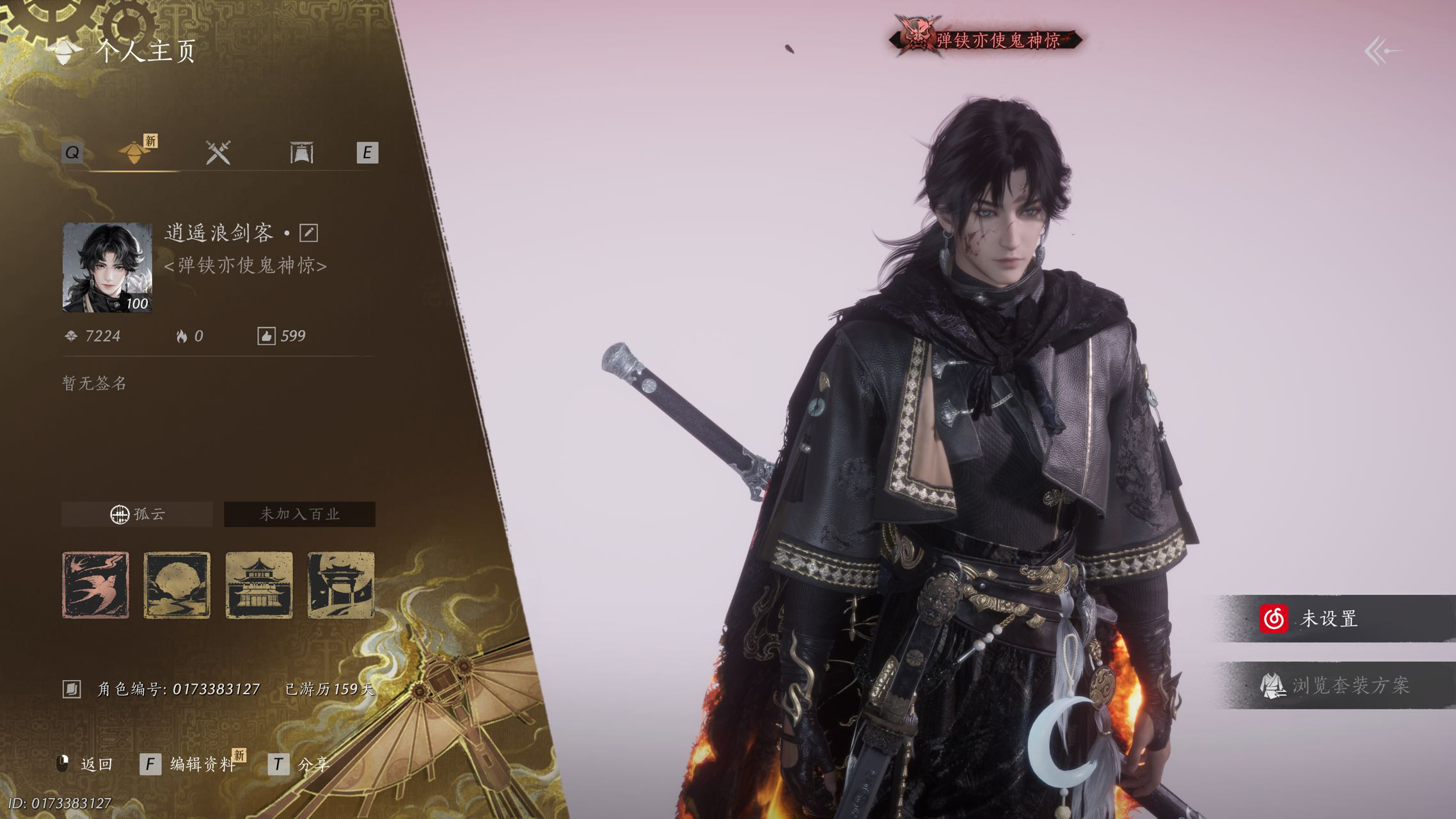Select the pagoda palace badge
This screenshot has width=1456, height=819.
click(259, 585)
